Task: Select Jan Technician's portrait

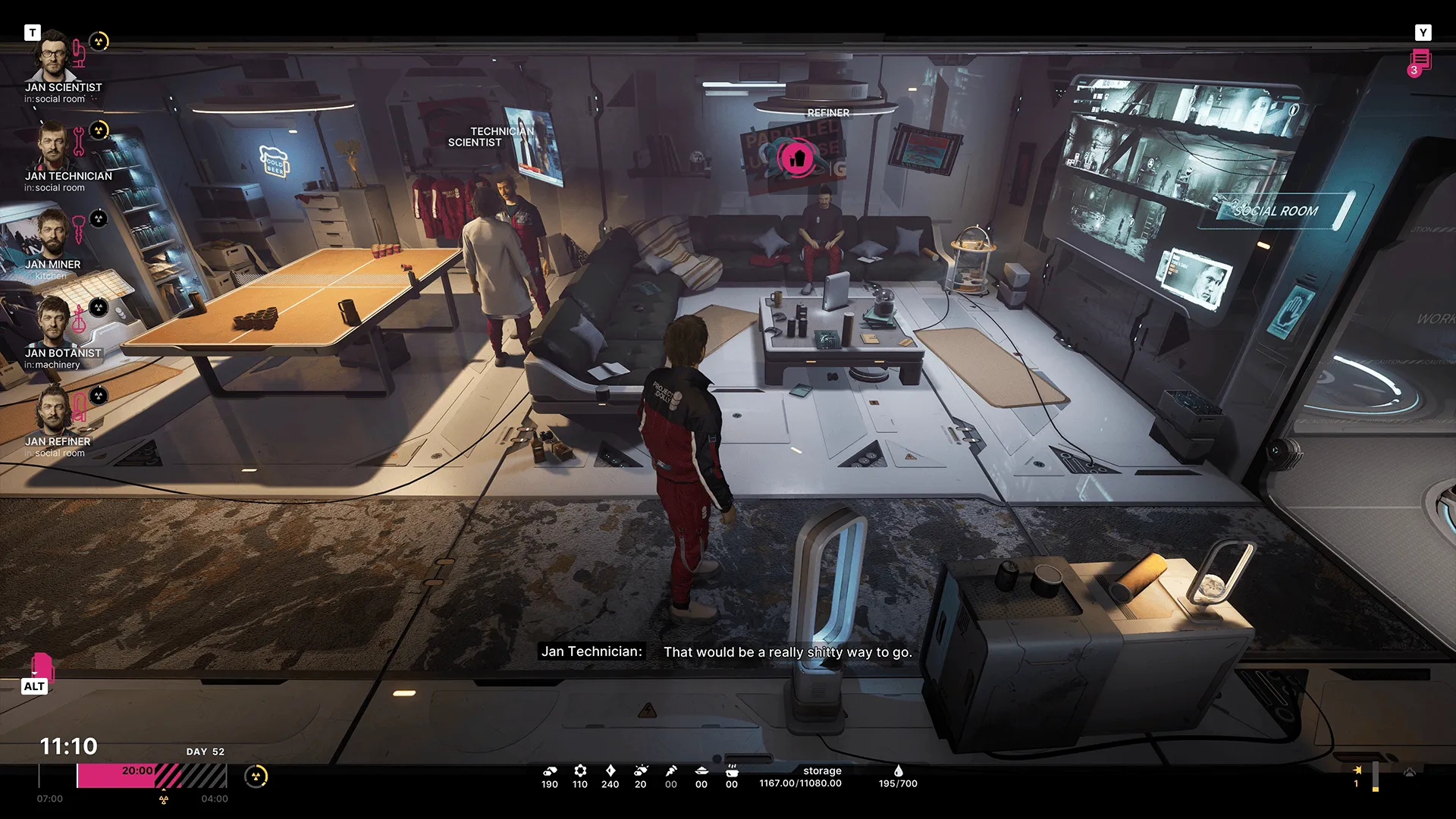Action: [52, 146]
